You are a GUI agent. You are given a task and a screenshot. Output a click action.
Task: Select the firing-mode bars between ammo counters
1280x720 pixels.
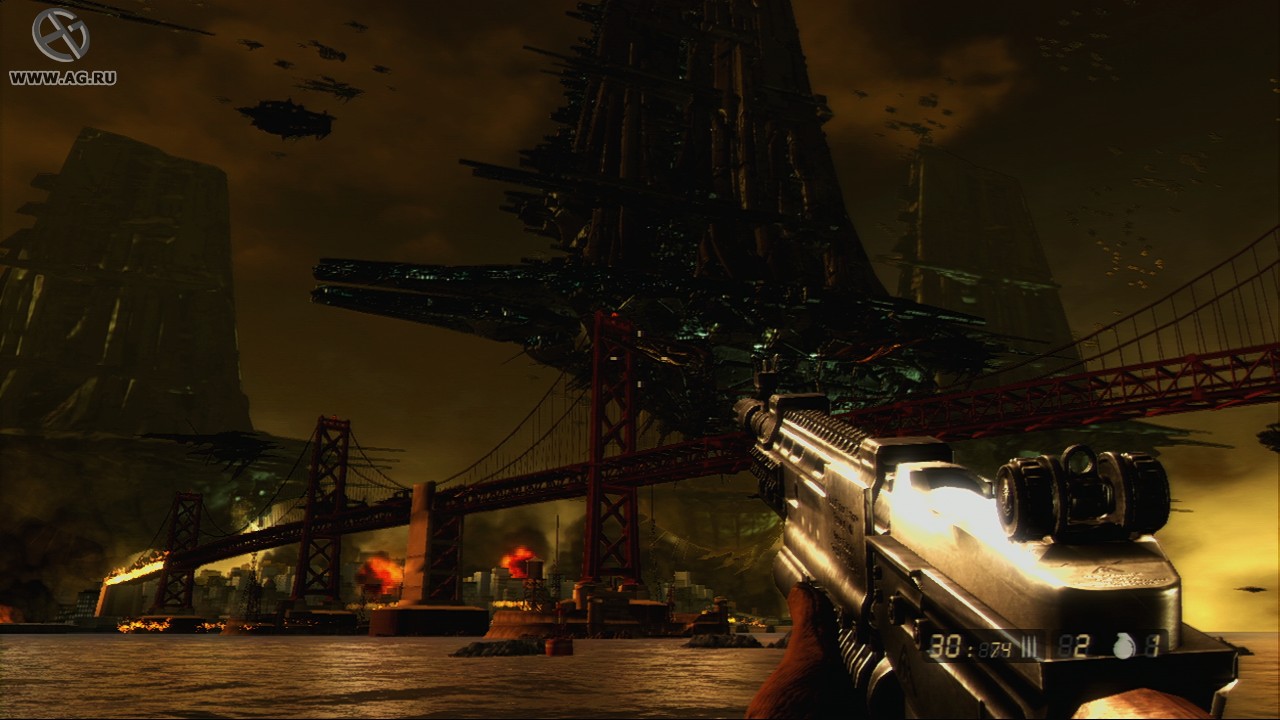(1030, 645)
